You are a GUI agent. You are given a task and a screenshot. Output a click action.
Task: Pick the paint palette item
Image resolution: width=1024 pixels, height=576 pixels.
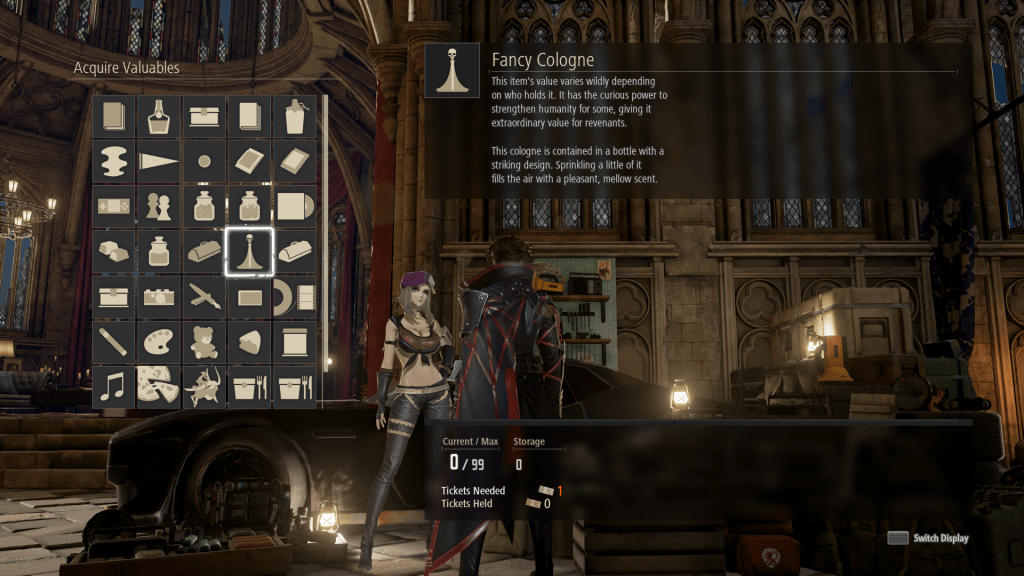click(x=158, y=341)
